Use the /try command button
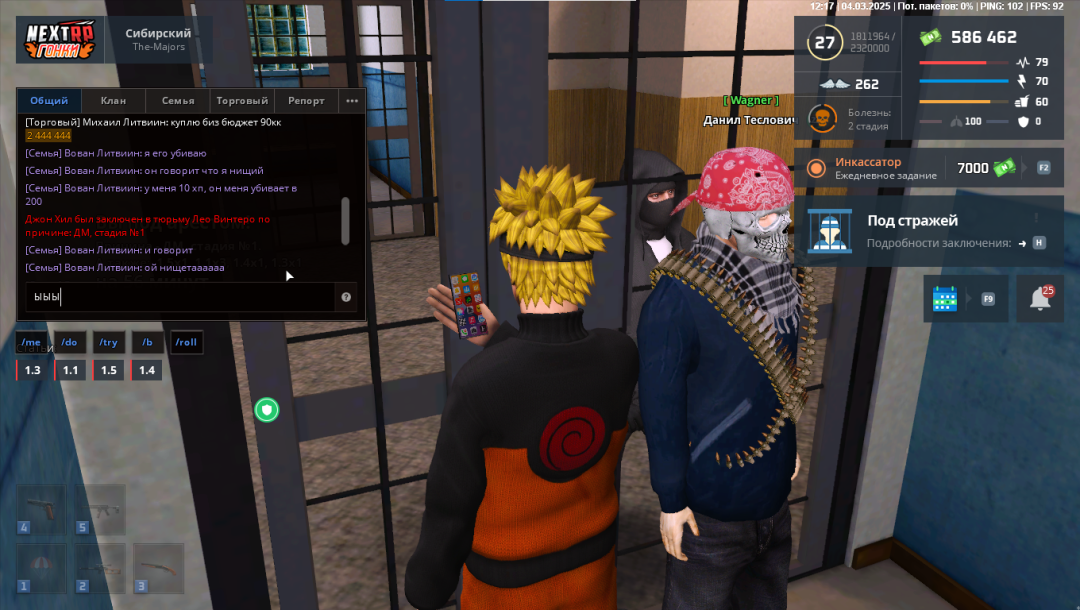The height and width of the screenshot is (610, 1080). pyautogui.click(x=108, y=343)
